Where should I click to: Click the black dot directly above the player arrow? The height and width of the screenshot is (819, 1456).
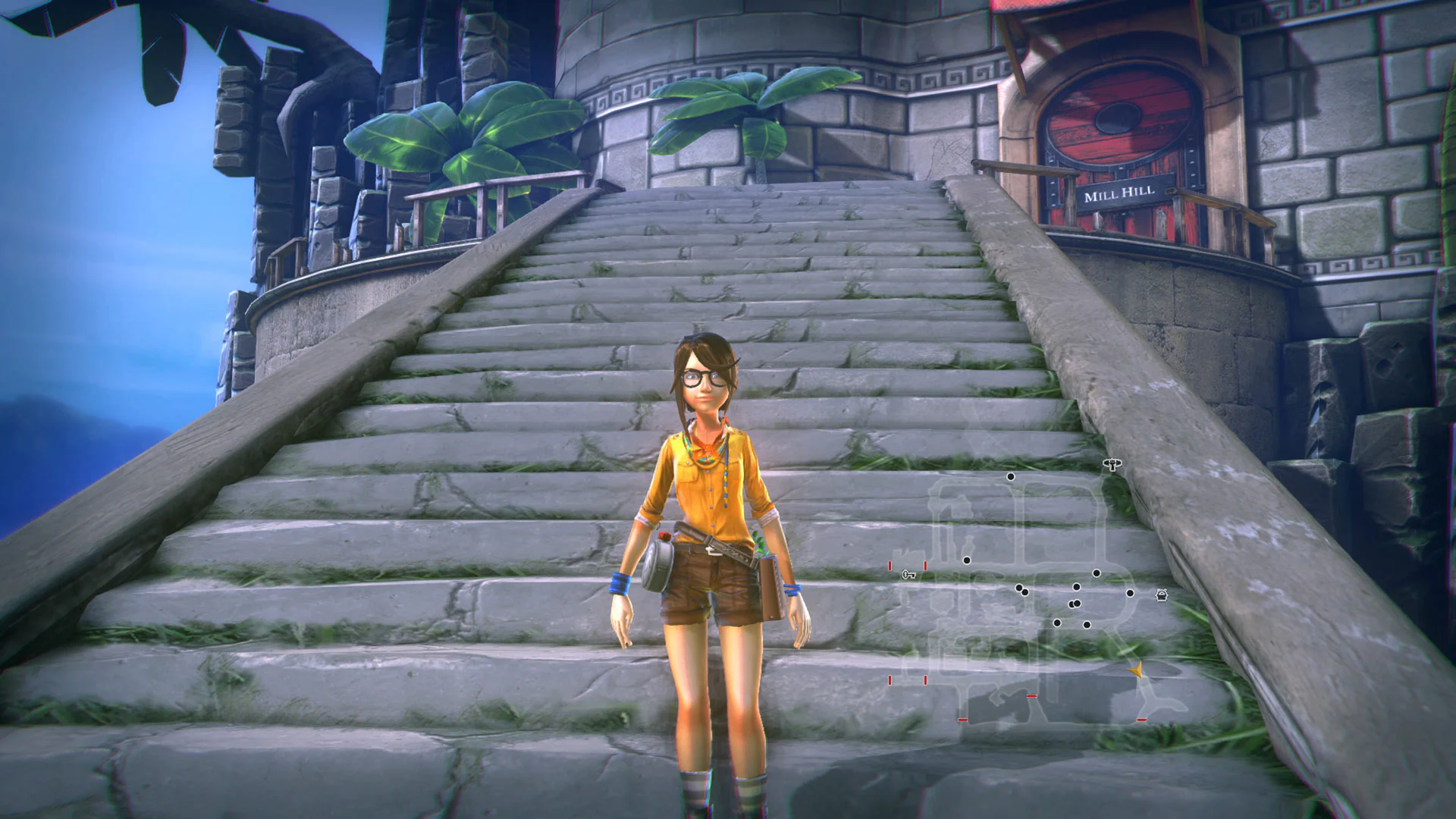coord(1130,592)
